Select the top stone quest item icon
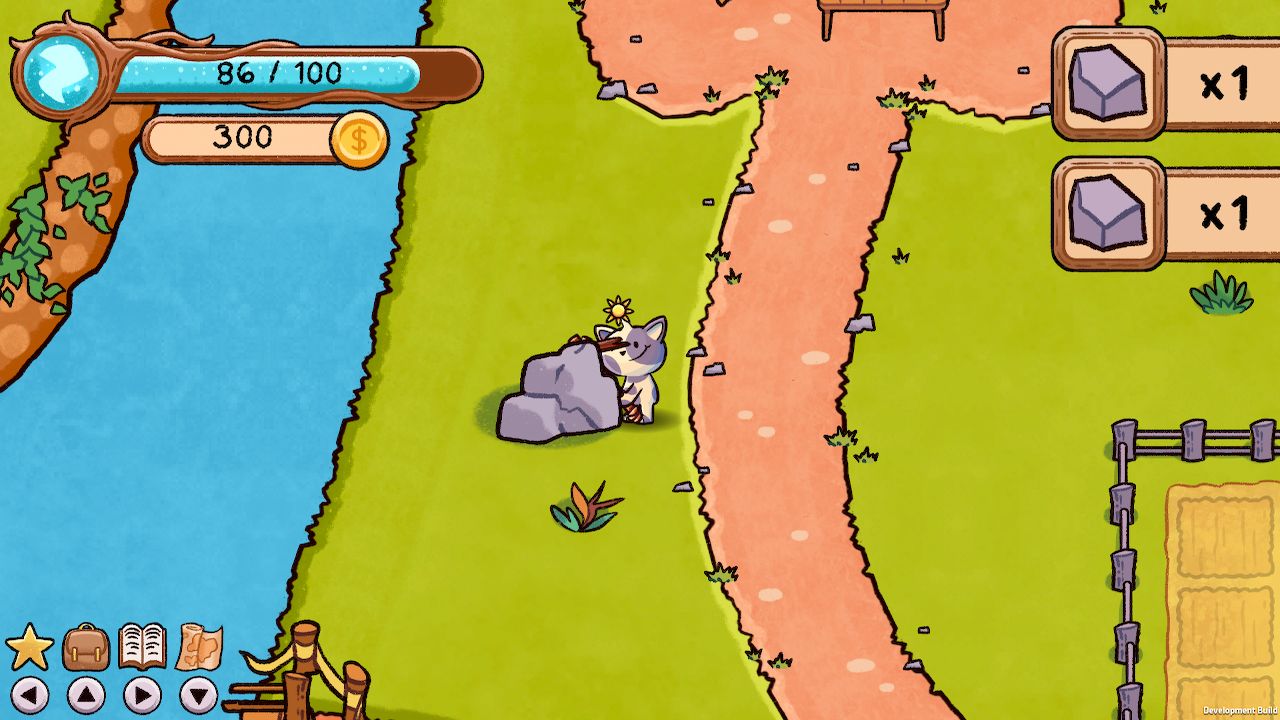This screenshot has height=720, width=1280. [1108, 85]
